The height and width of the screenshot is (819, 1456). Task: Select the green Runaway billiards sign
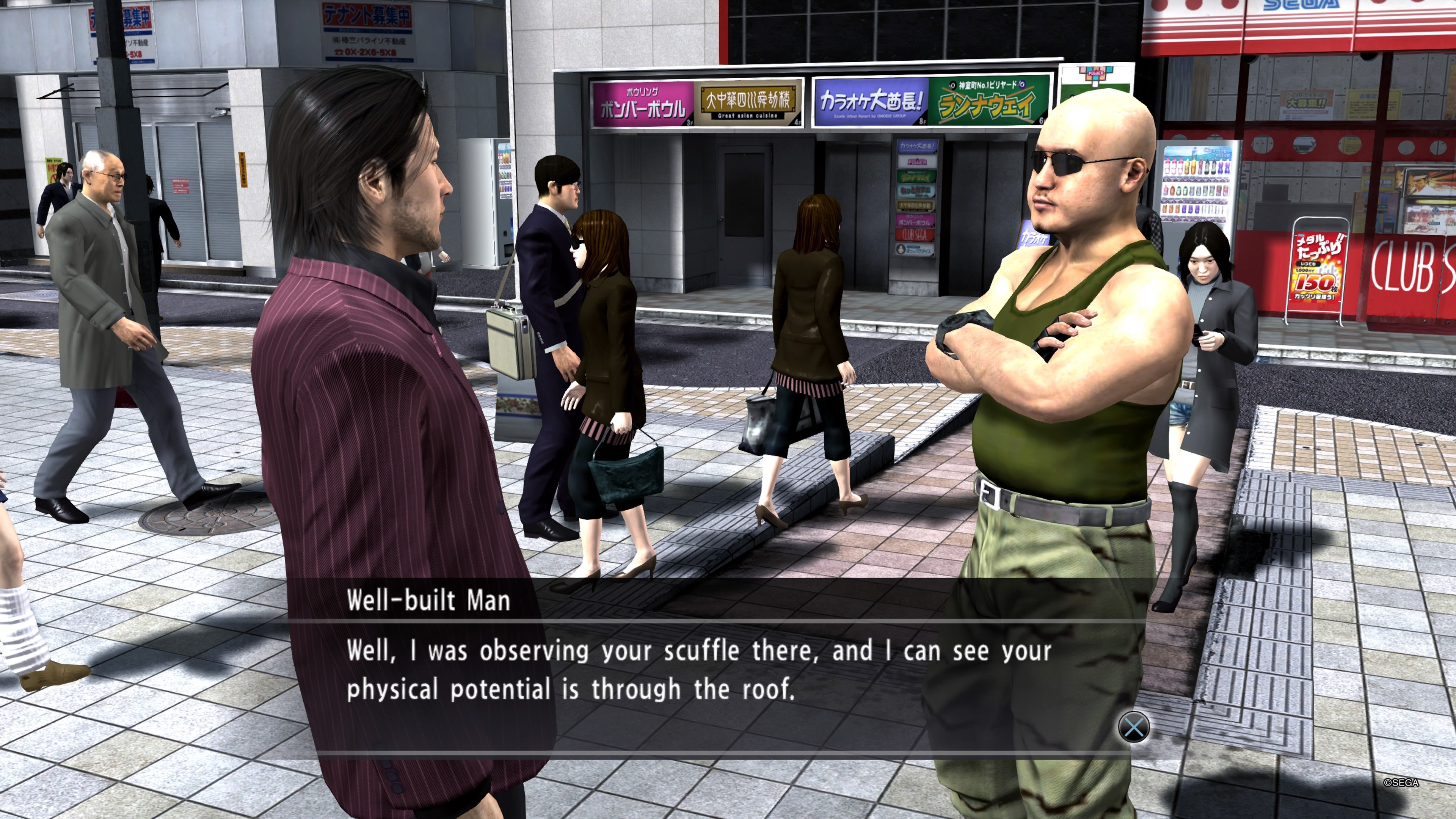tap(989, 102)
